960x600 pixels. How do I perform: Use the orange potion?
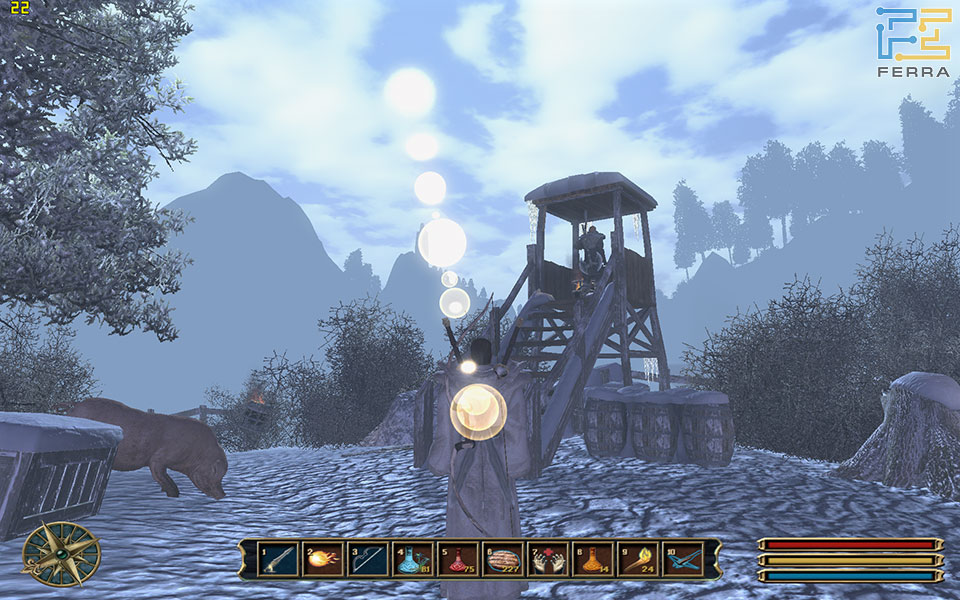click(592, 558)
